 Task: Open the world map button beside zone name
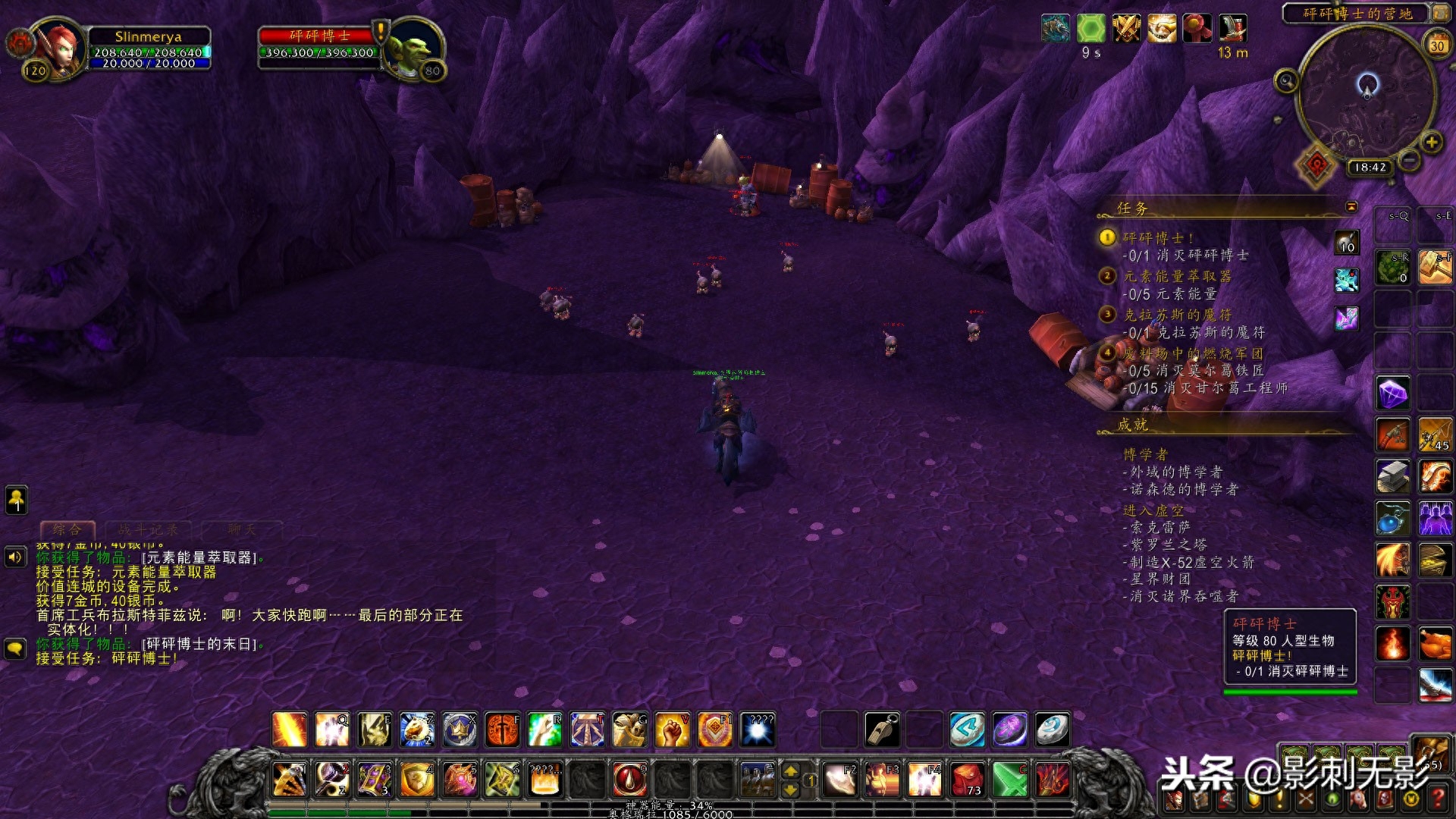click(x=1439, y=13)
